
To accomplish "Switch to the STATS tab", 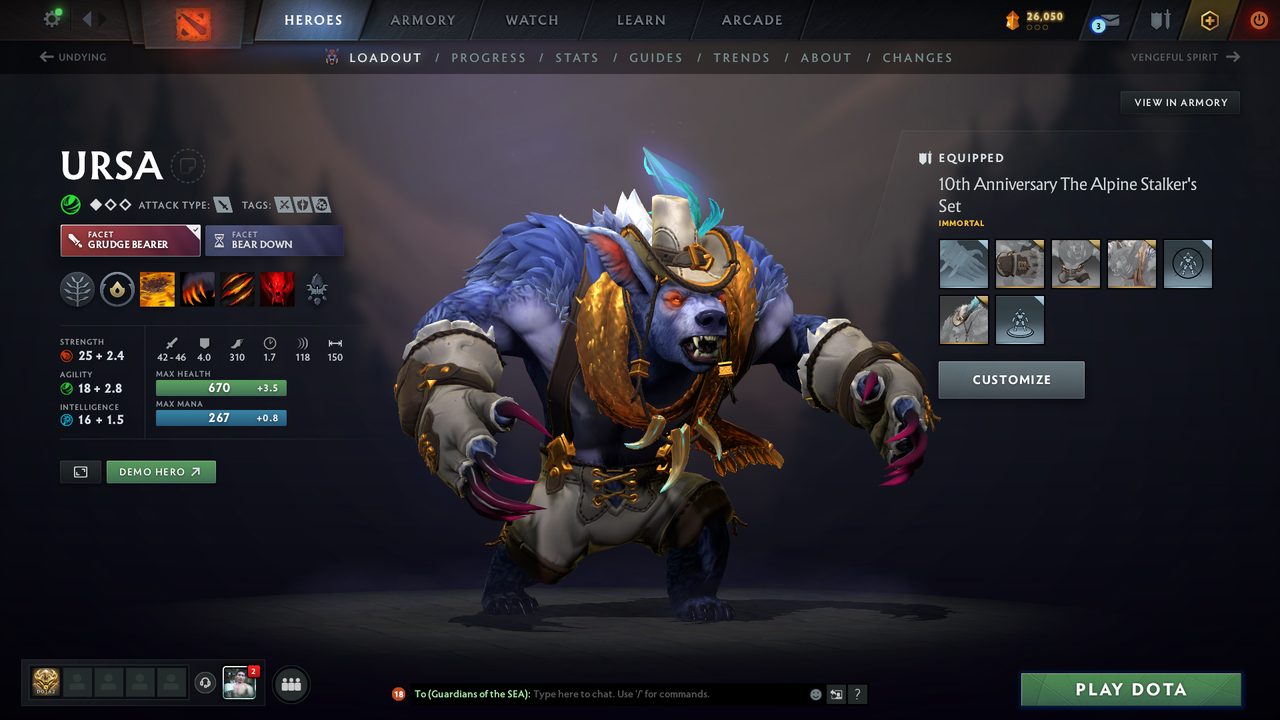I will [577, 57].
